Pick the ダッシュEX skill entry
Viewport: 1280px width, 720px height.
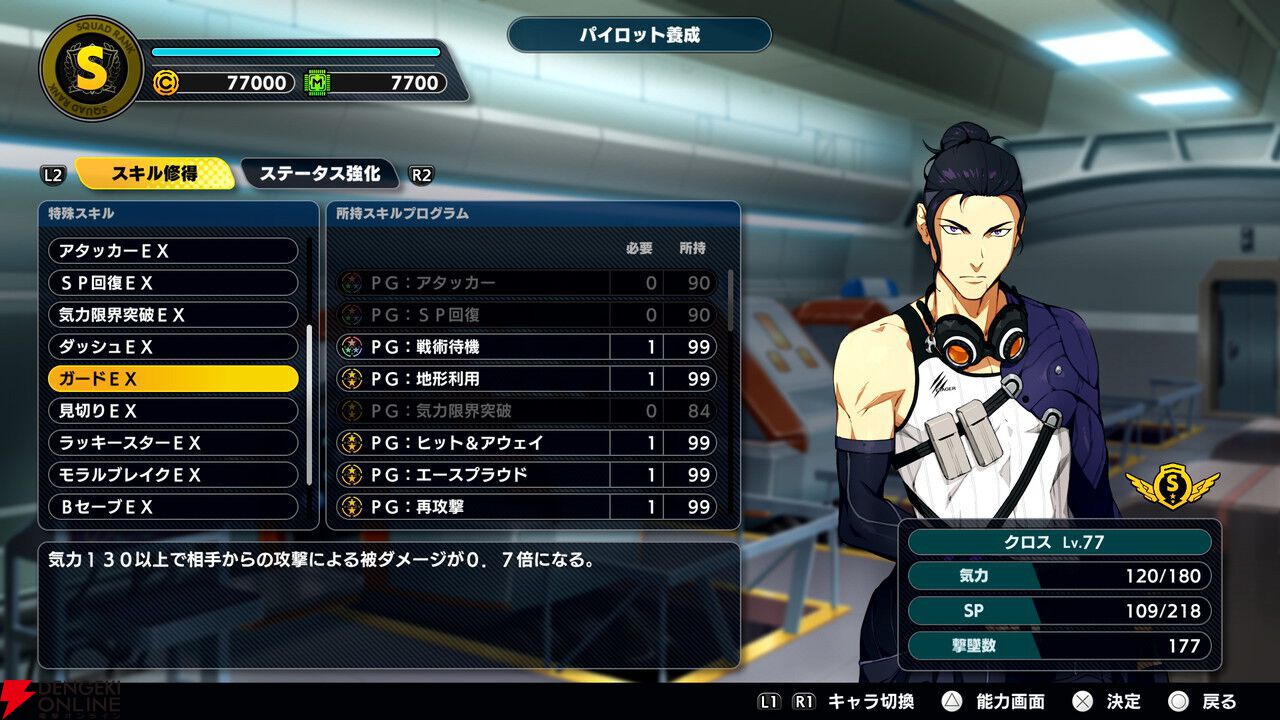tap(173, 347)
